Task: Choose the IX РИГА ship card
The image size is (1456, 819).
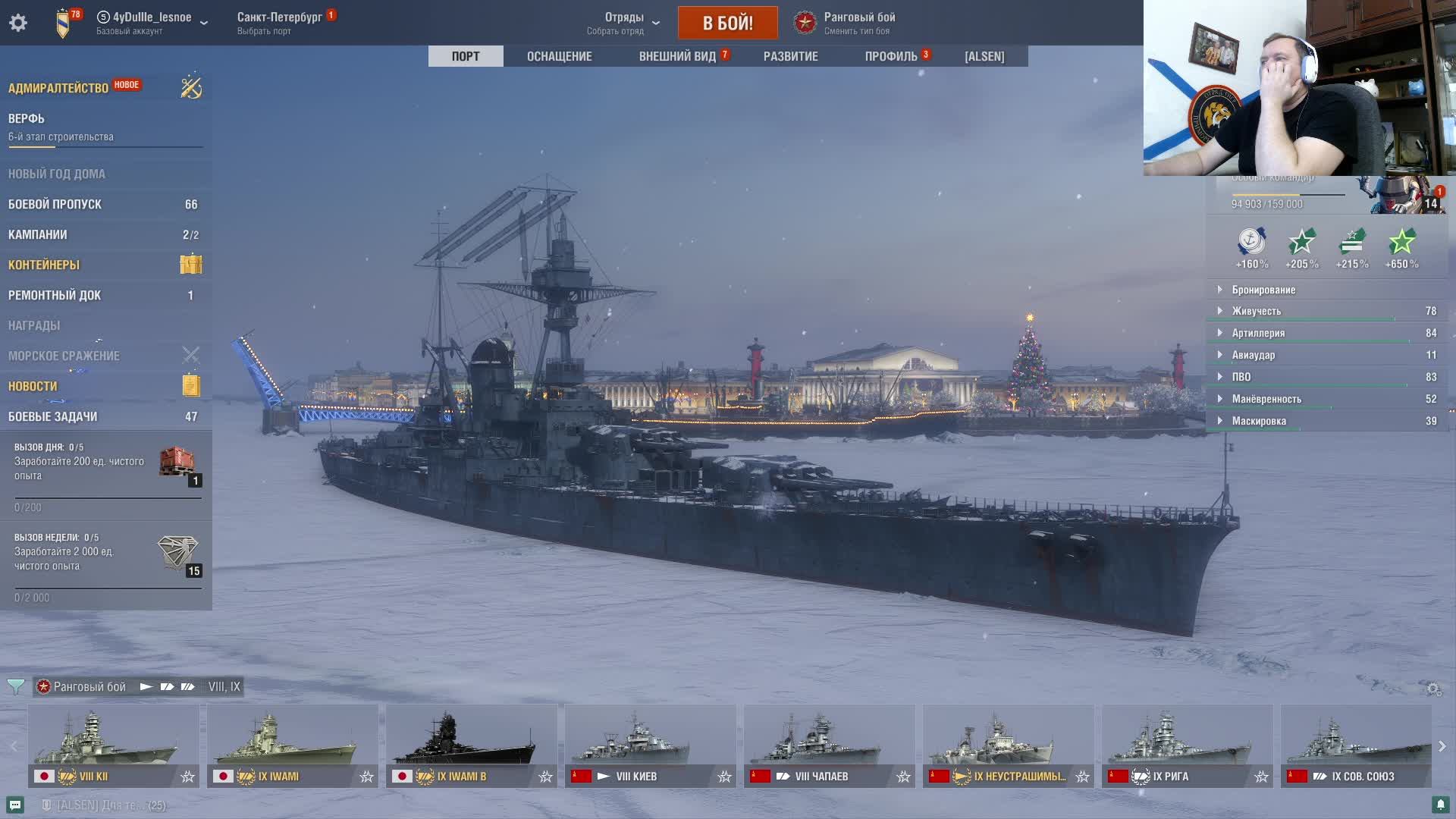Action: [x=1187, y=745]
